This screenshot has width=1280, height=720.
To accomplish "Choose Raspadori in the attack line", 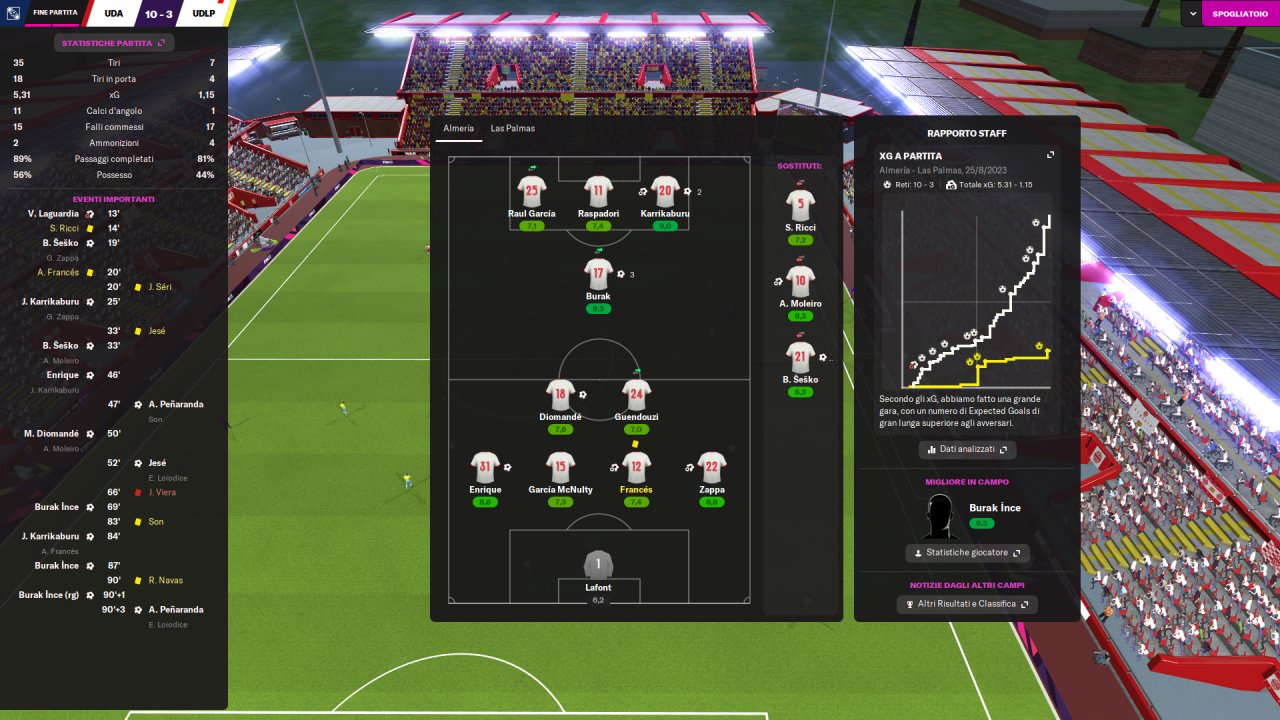I will click(x=598, y=189).
